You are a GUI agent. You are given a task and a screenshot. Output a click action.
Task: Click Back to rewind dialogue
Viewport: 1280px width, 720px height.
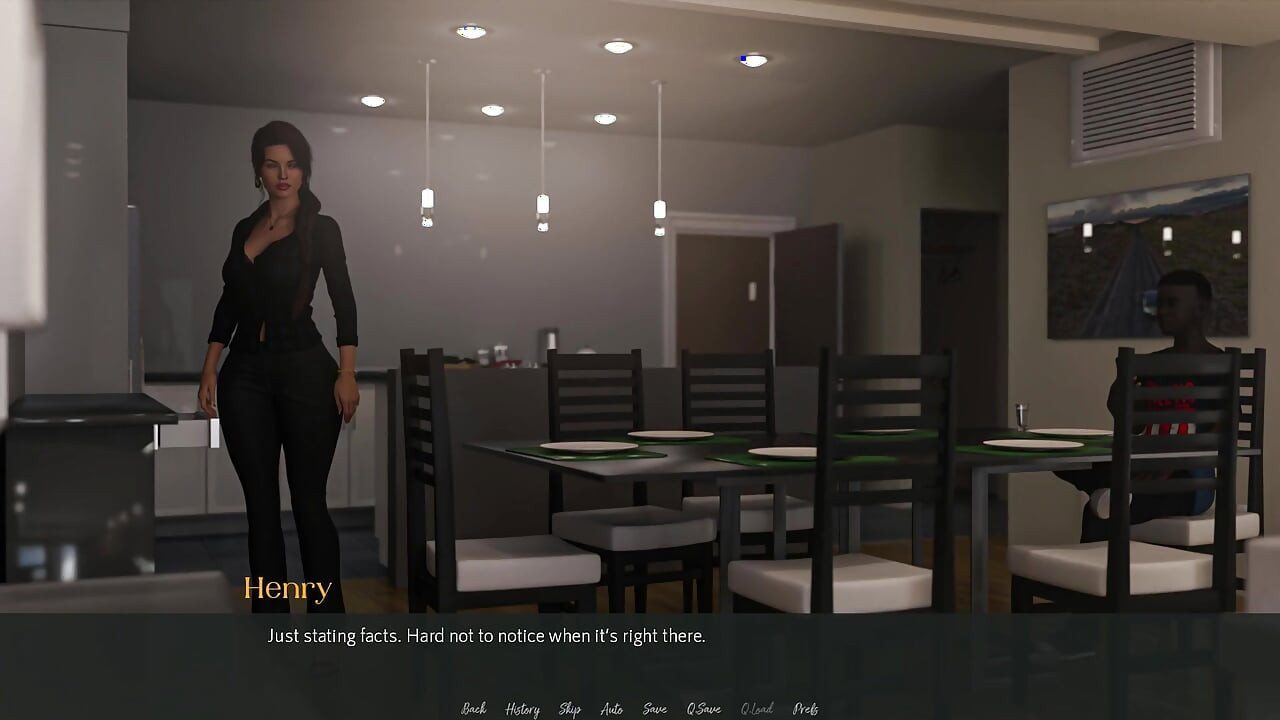click(x=473, y=708)
